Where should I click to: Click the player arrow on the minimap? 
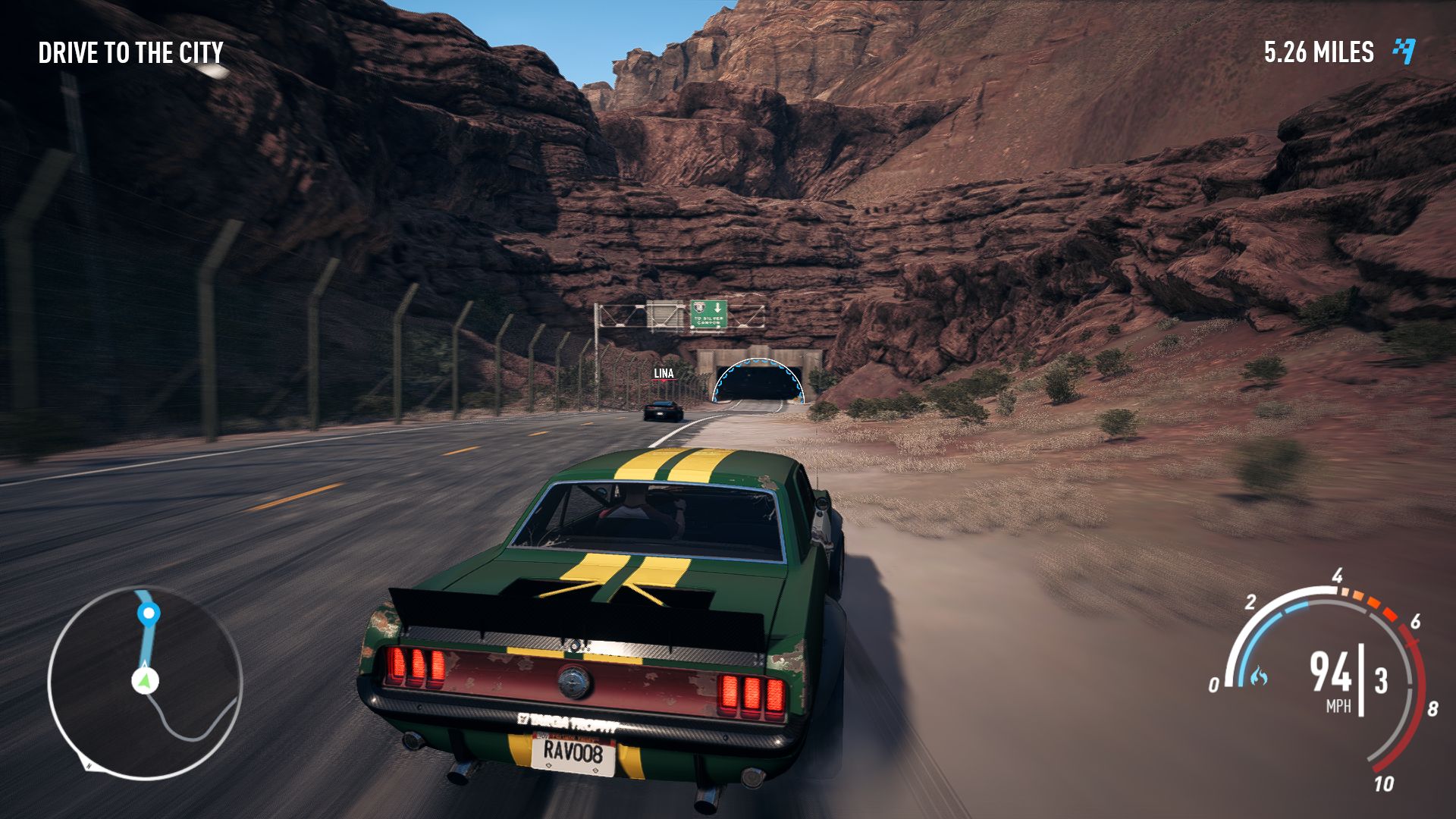[x=145, y=680]
